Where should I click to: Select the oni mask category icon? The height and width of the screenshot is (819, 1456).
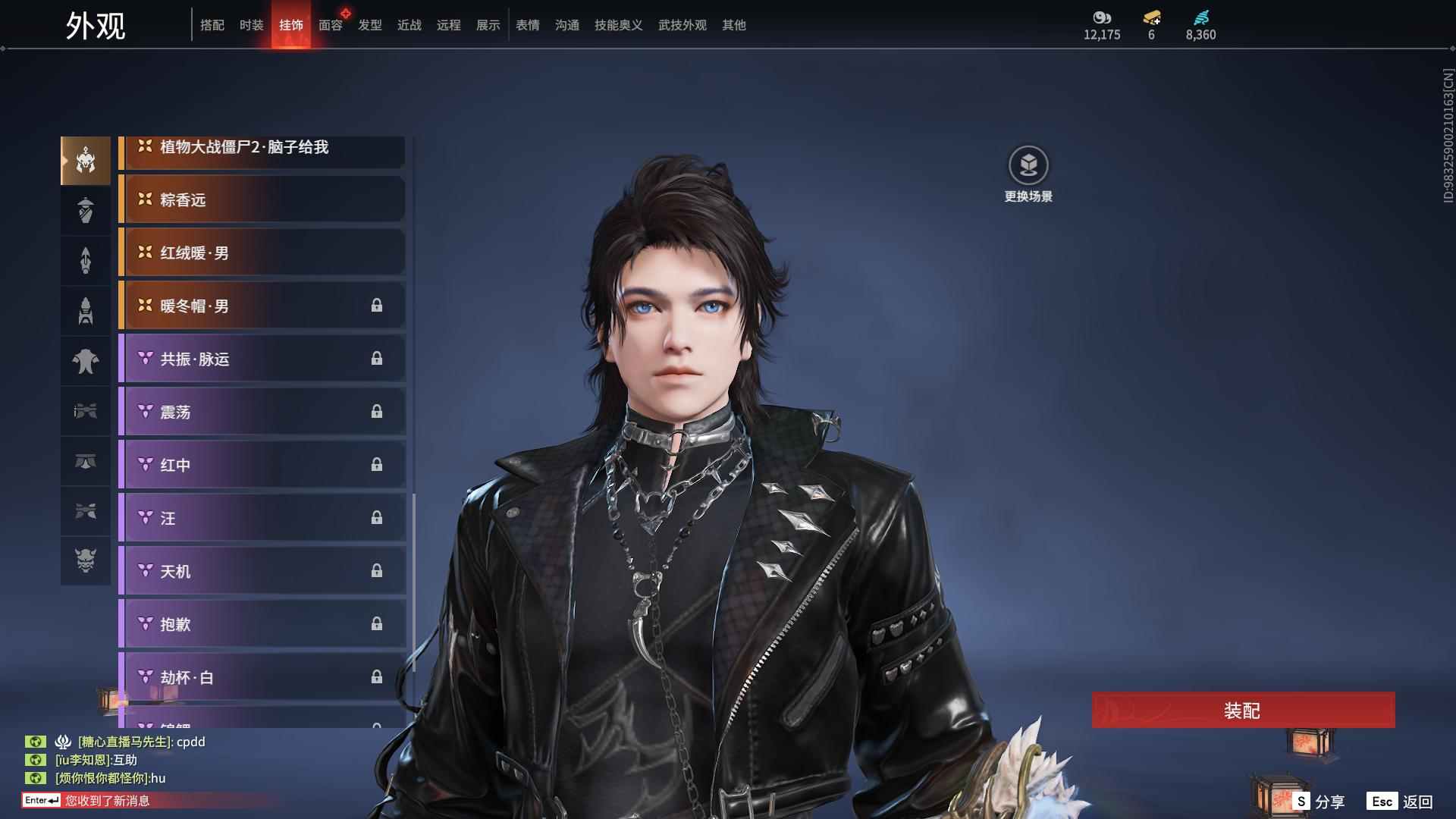pyautogui.click(x=86, y=560)
